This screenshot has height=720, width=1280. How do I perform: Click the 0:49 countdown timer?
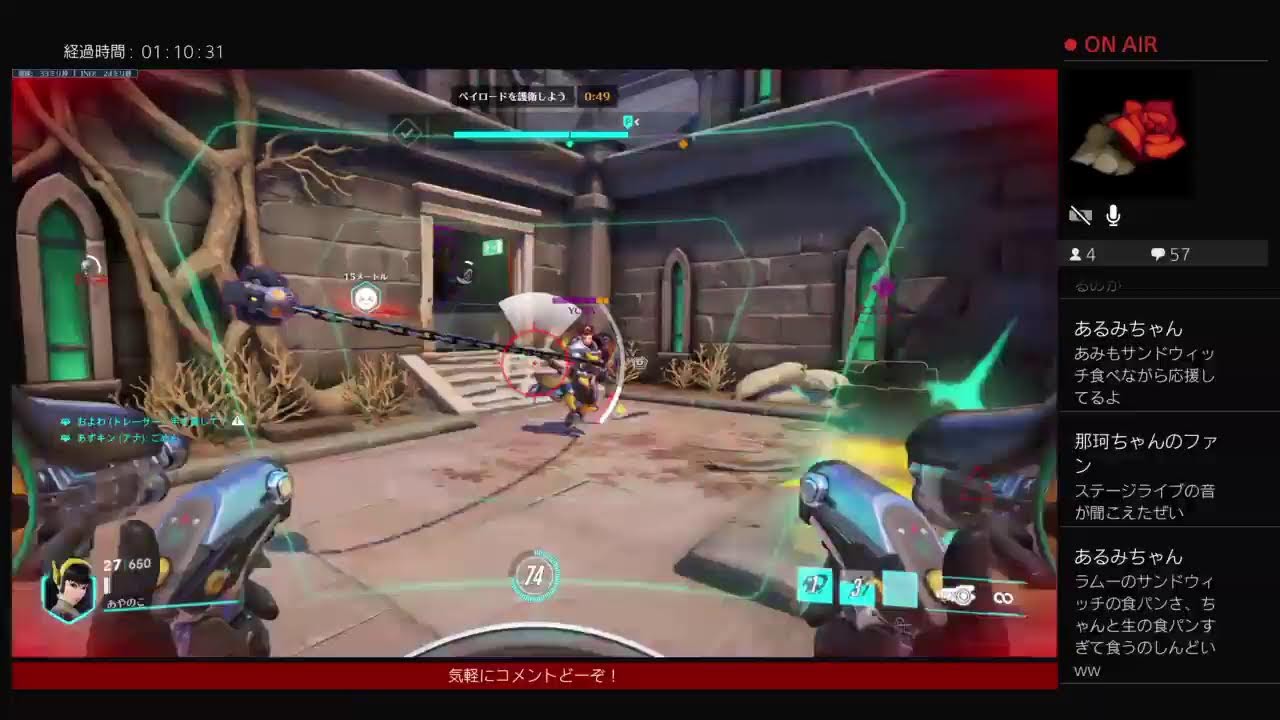pos(596,97)
